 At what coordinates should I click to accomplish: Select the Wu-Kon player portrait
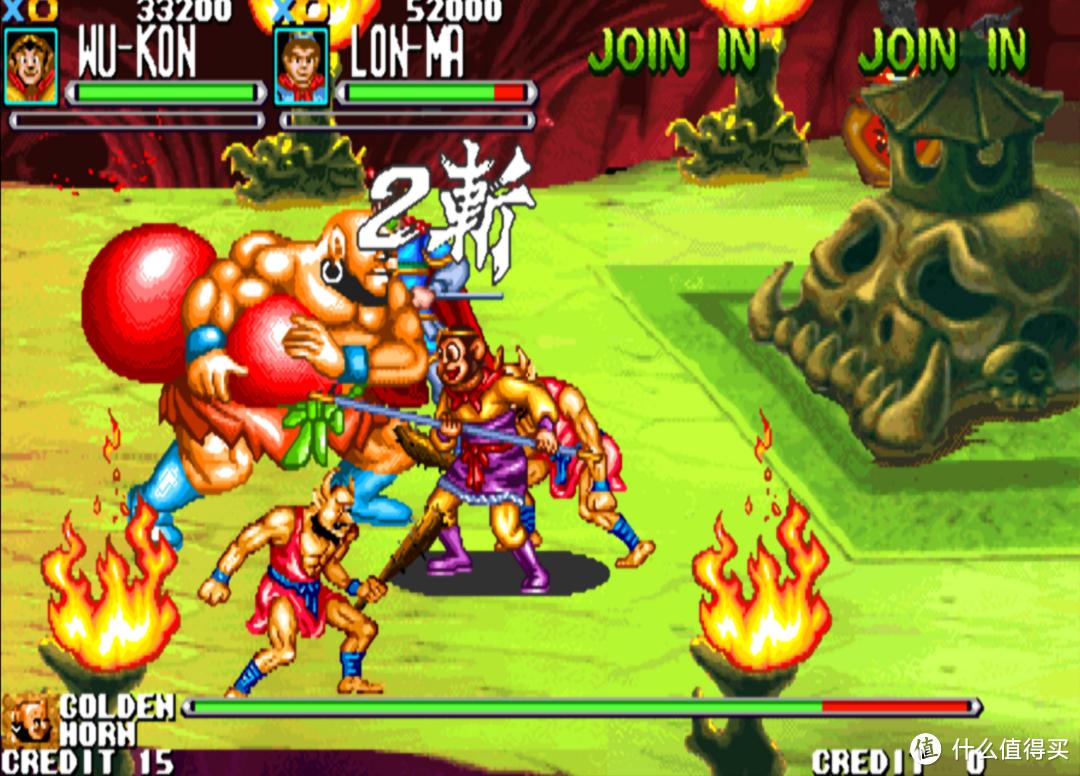tap(31, 66)
